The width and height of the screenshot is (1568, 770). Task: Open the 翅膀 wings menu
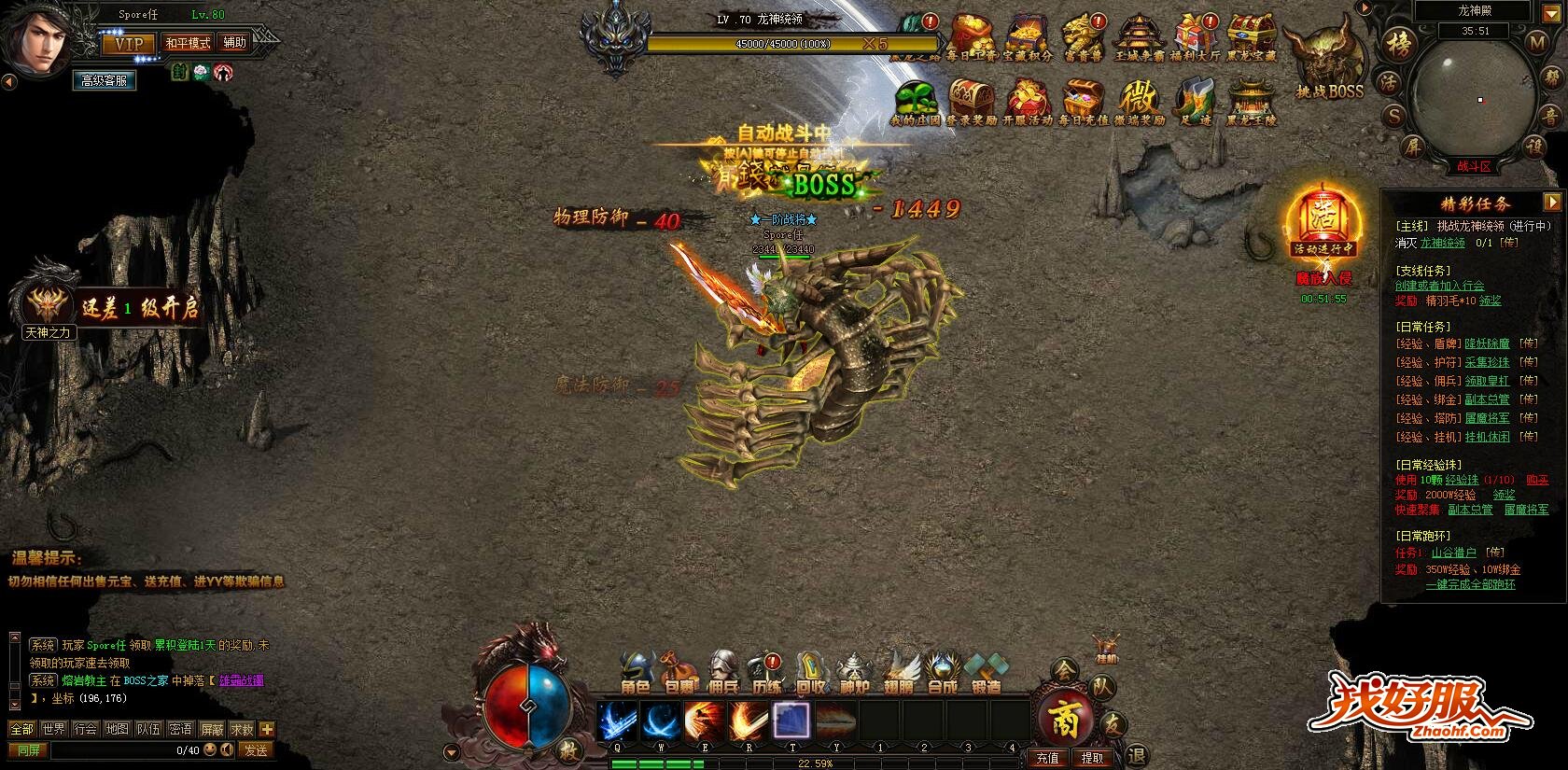(x=899, y=672)
